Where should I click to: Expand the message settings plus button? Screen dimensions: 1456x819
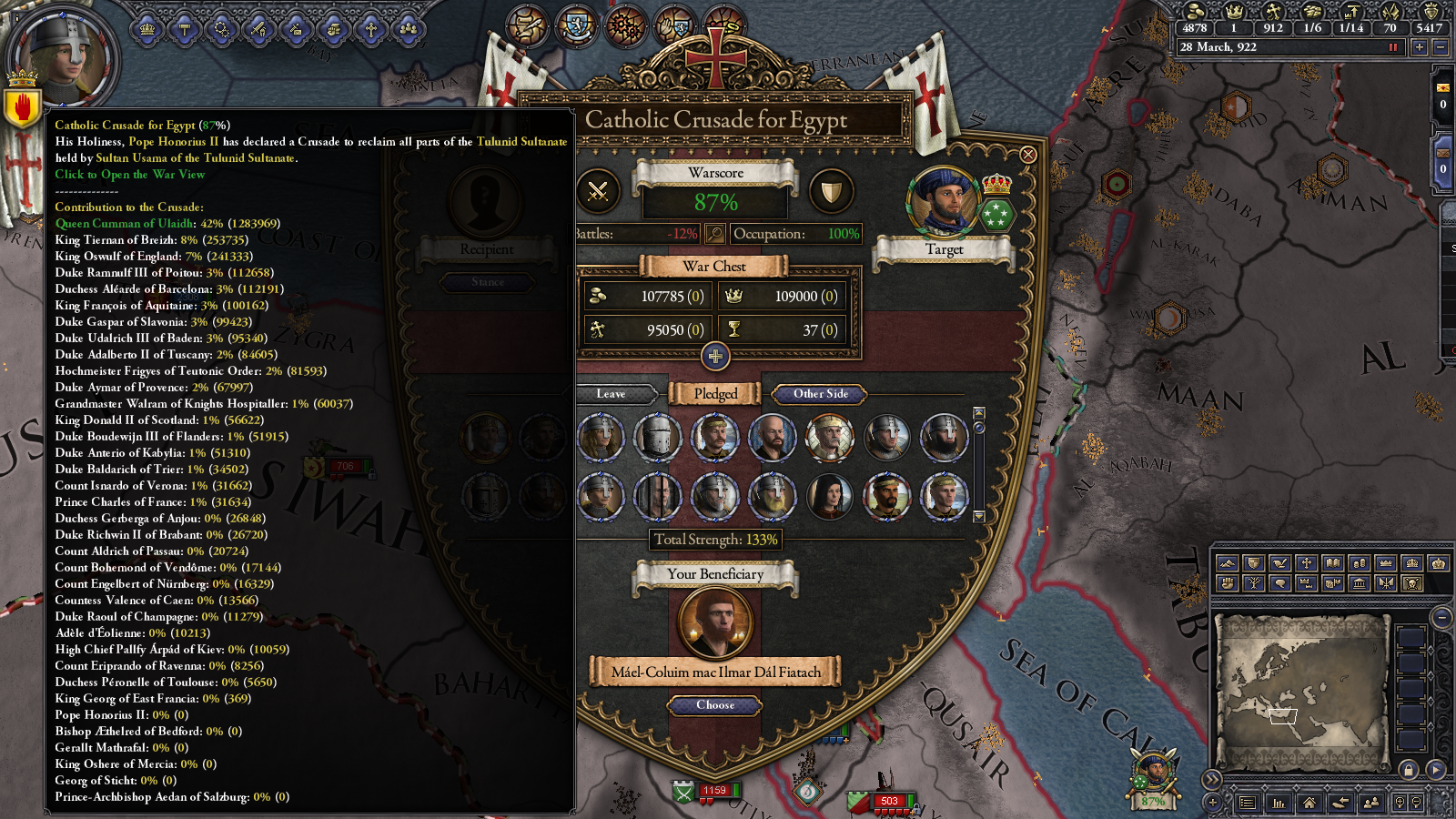tap(1212, 803)
